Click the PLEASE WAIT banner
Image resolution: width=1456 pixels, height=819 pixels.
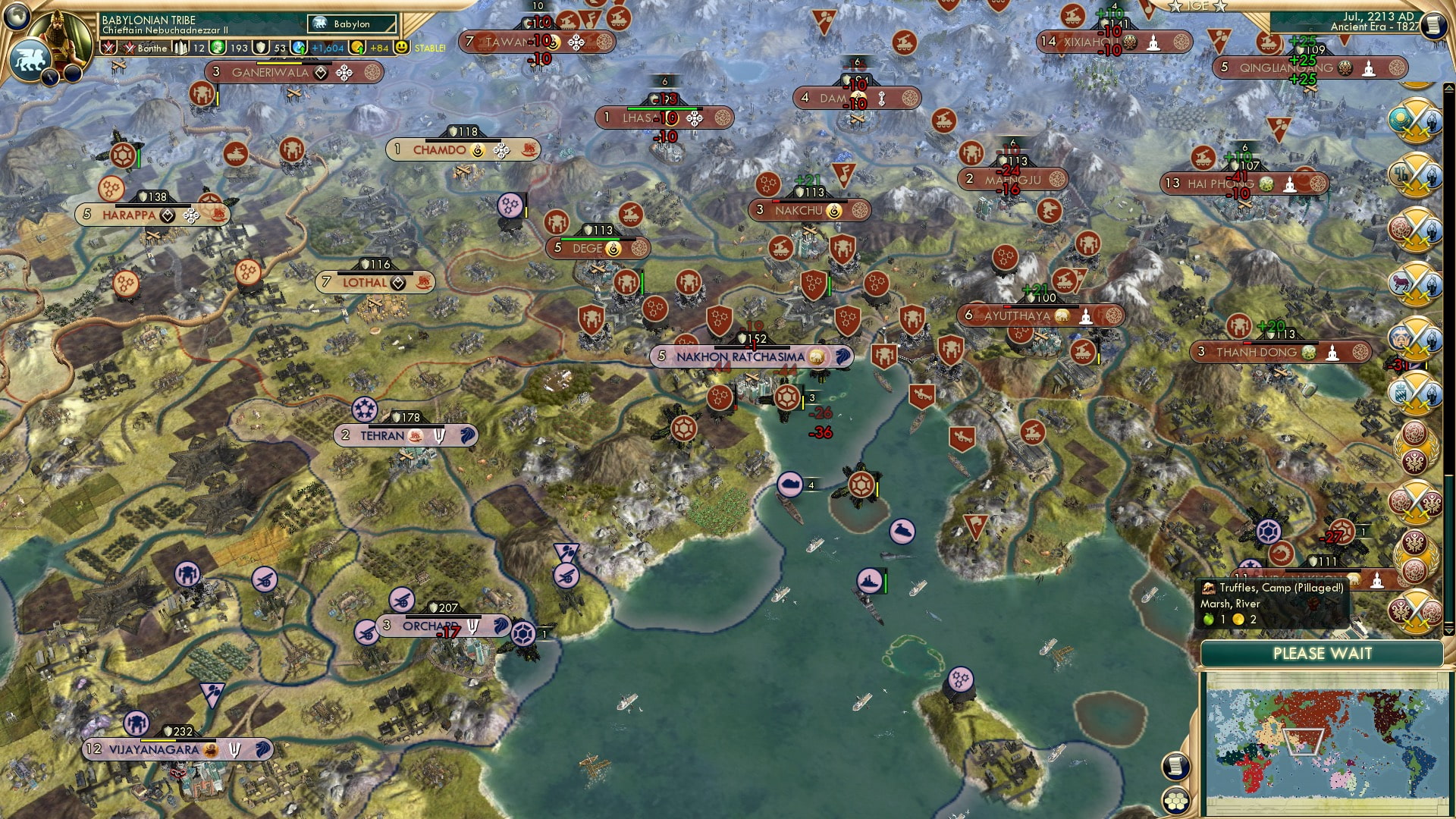tap(1323, 654)
